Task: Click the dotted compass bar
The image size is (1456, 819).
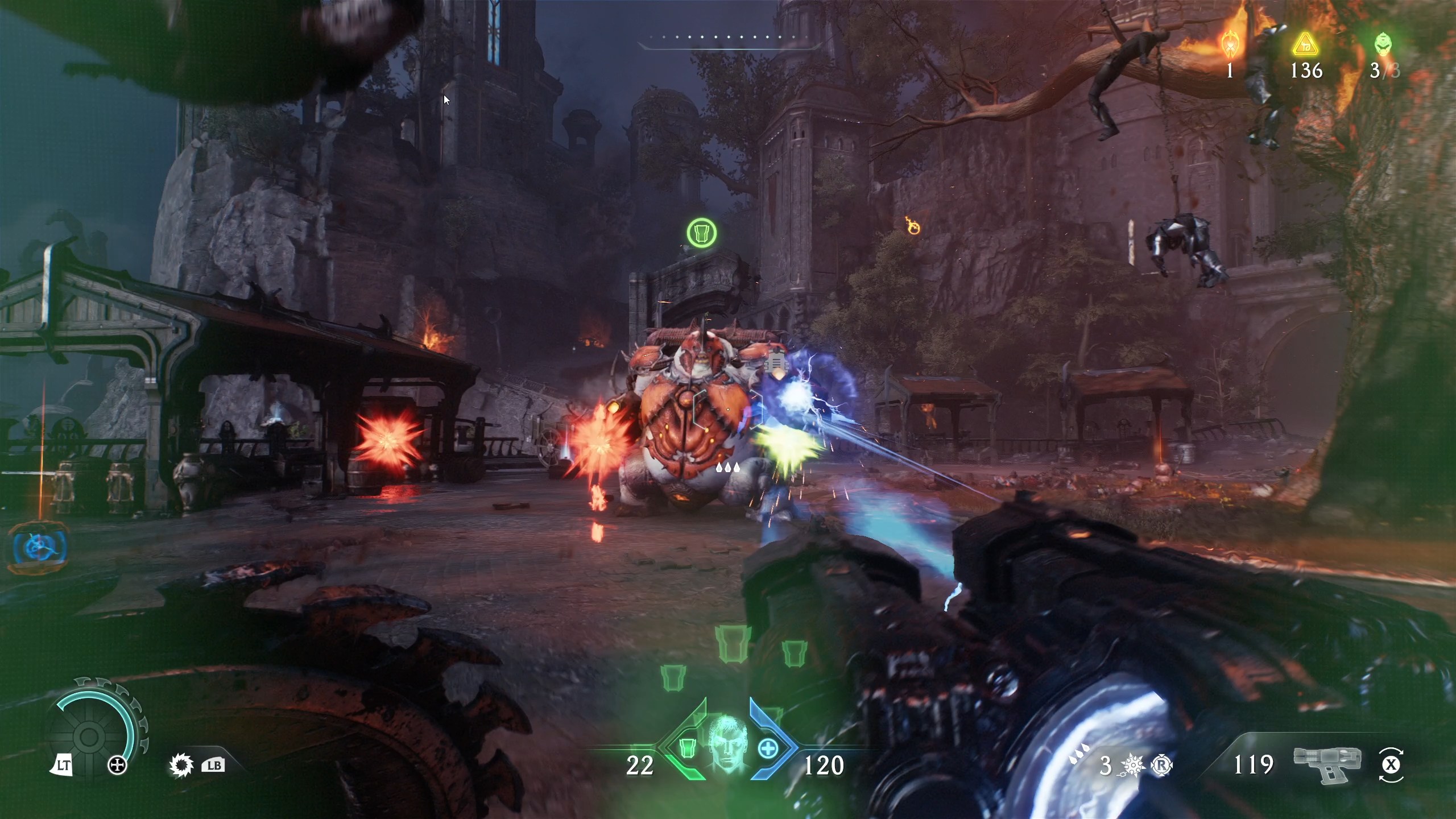Action: (x=730, y=38)
